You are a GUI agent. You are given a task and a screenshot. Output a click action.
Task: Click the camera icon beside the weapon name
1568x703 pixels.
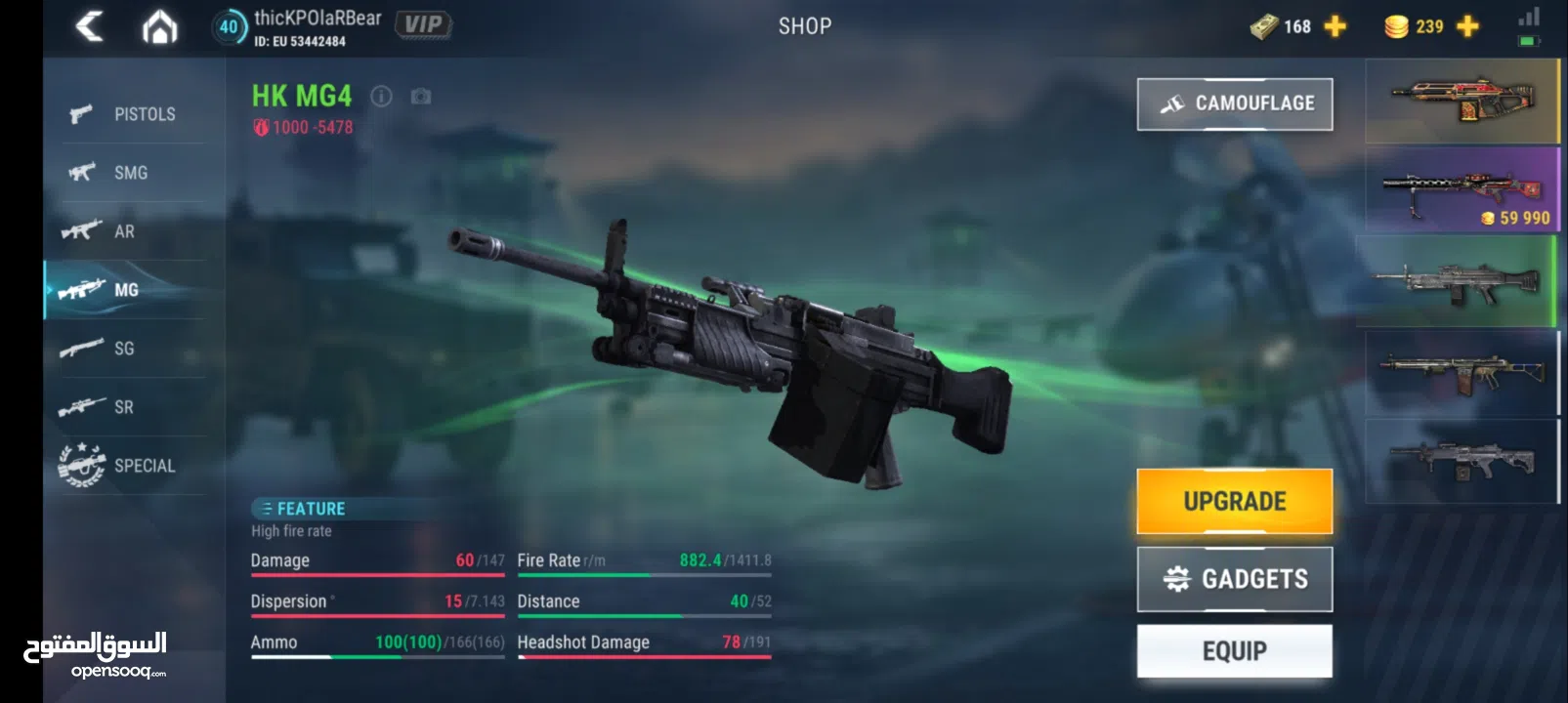pyautogui.click(x=422, y=97)
